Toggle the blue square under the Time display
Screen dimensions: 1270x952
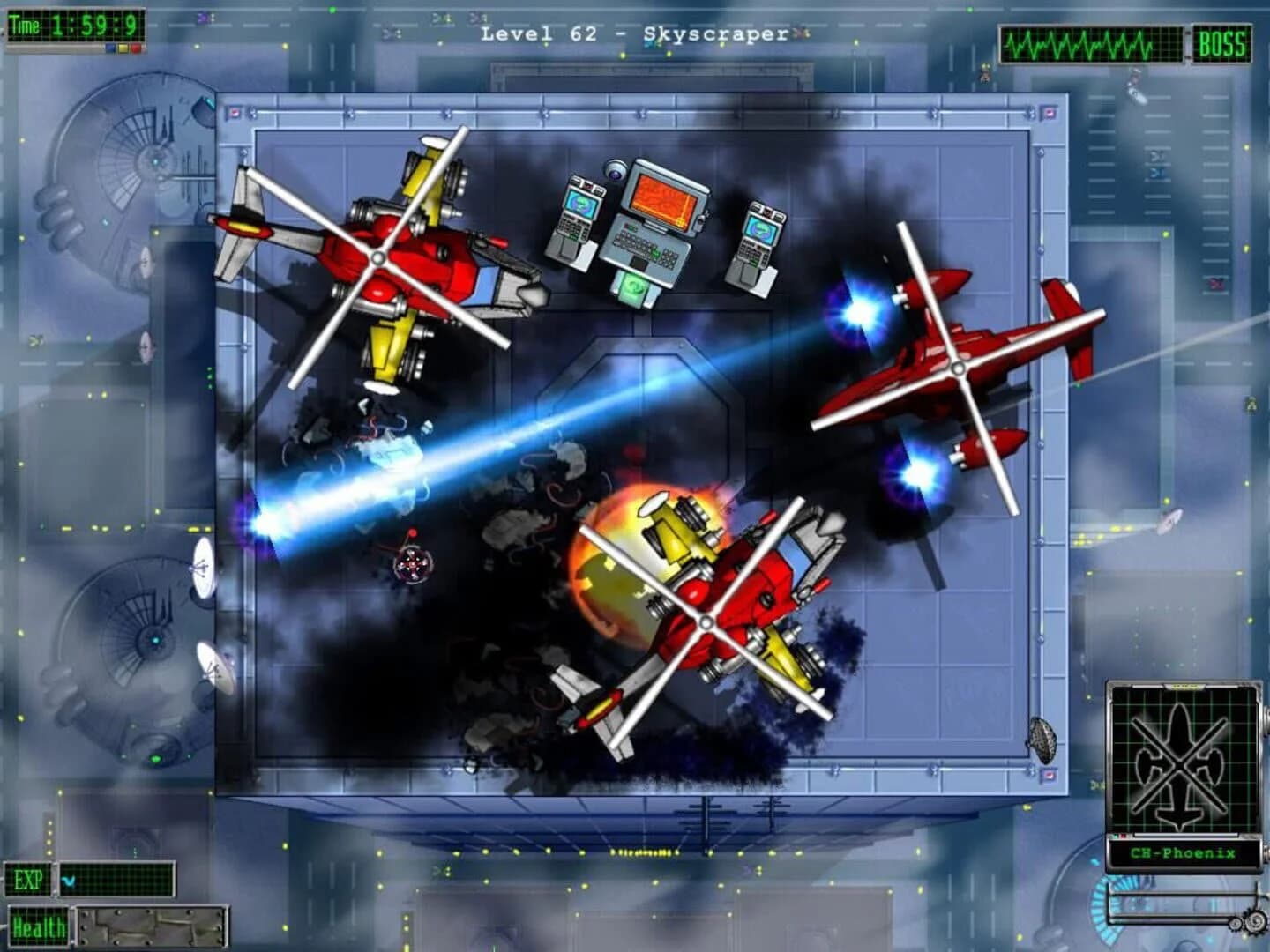[x=110, y=48]
